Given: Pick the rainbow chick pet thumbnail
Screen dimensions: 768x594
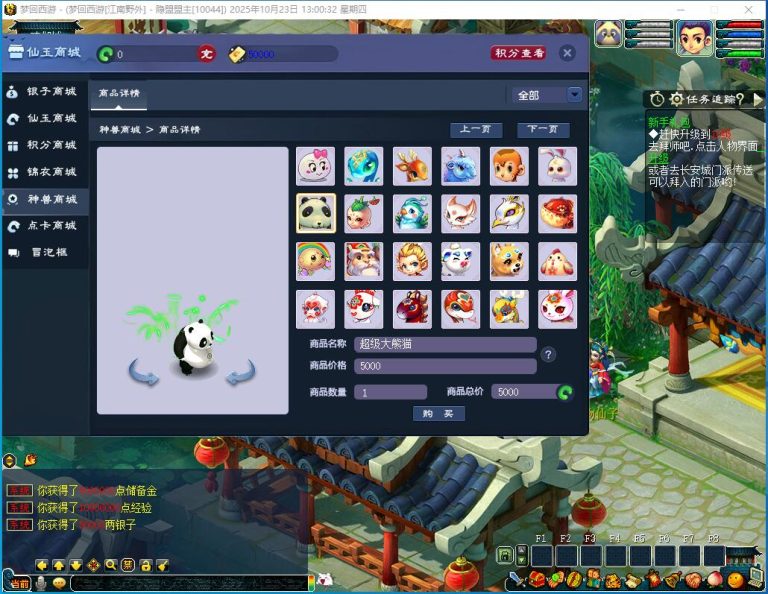Looking at the screenshot, I should click(x=315, y=260).
